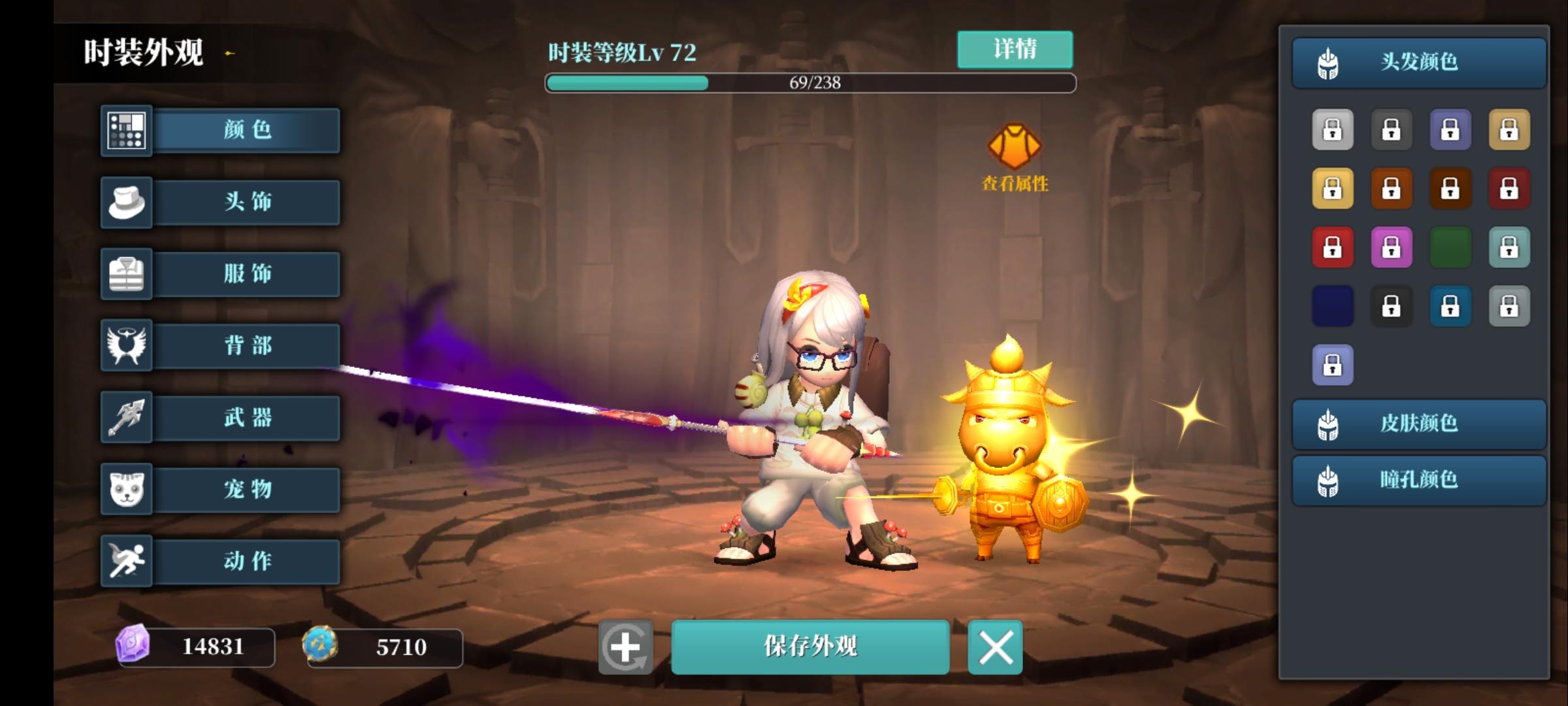Switch to the 颜色 tab in left menu
Viewport: 1568px width, 706px height.
[x=244, y=130]
